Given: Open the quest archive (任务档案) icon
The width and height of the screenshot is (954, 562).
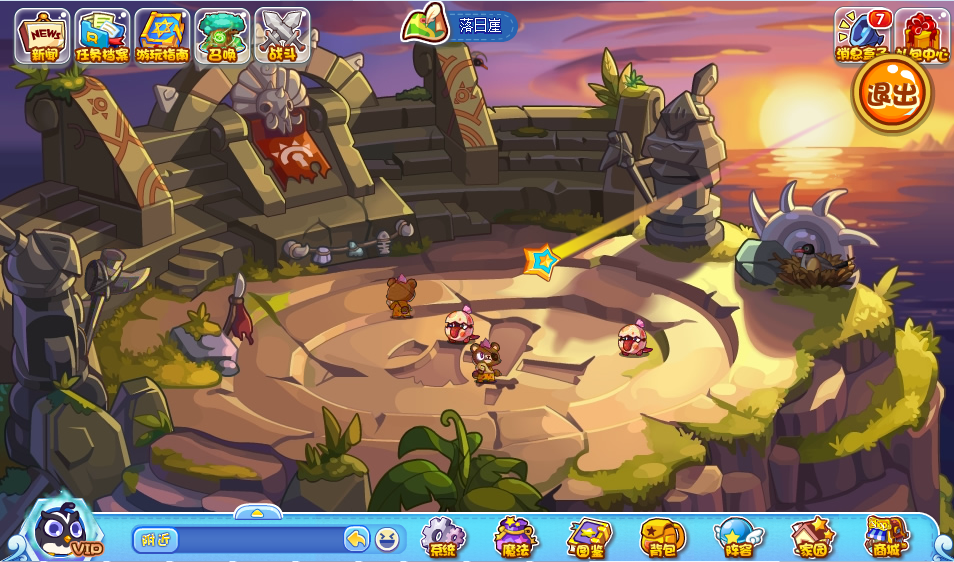Looking at the screenshot, I should click(102, 35).
